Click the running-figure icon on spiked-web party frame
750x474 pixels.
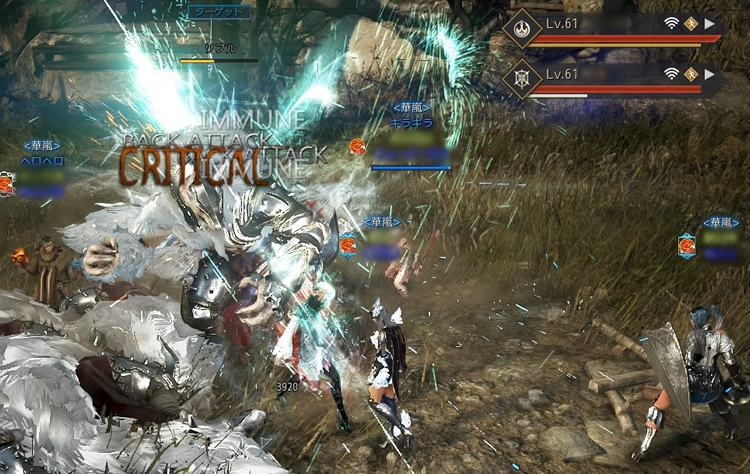click(x=691, y=74)
